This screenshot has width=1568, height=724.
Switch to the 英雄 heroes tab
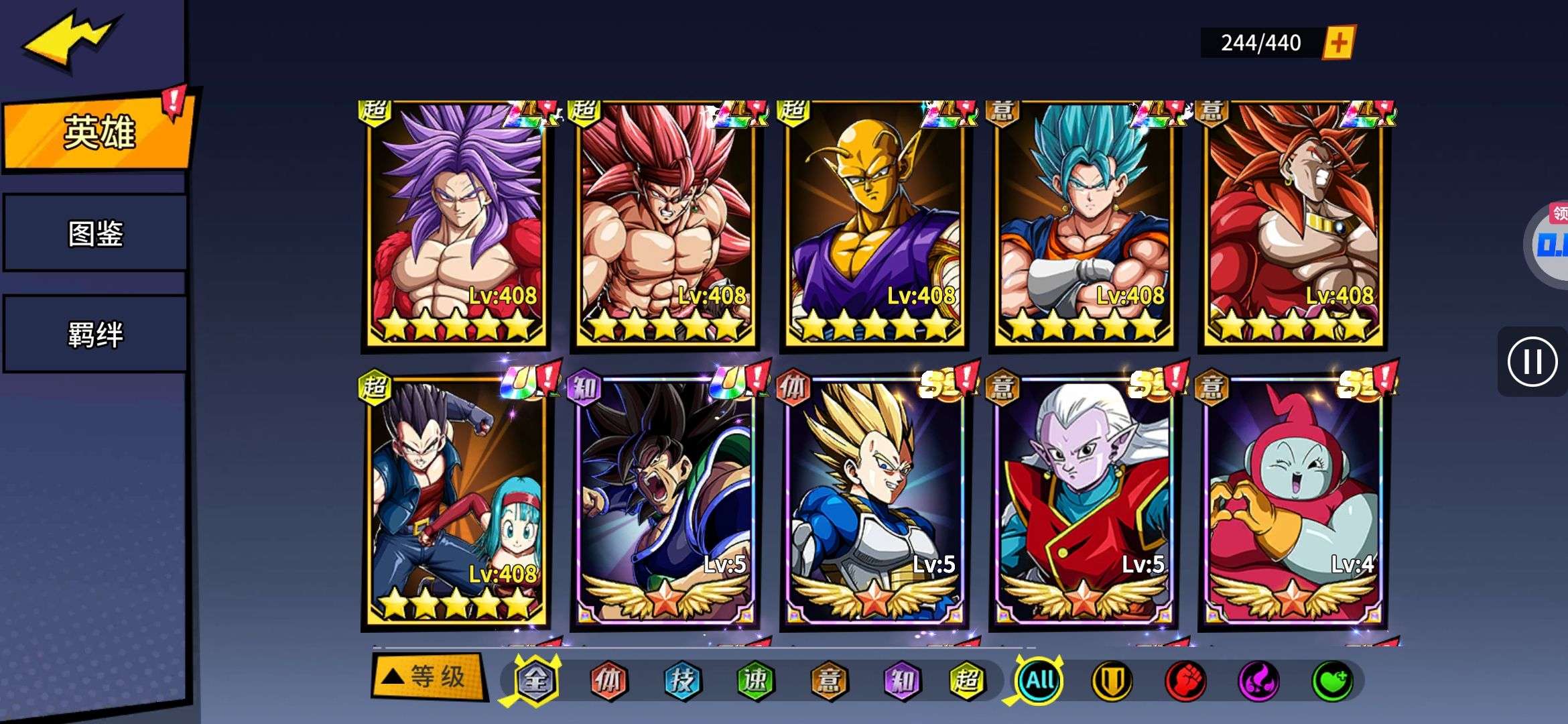(99, 132)
